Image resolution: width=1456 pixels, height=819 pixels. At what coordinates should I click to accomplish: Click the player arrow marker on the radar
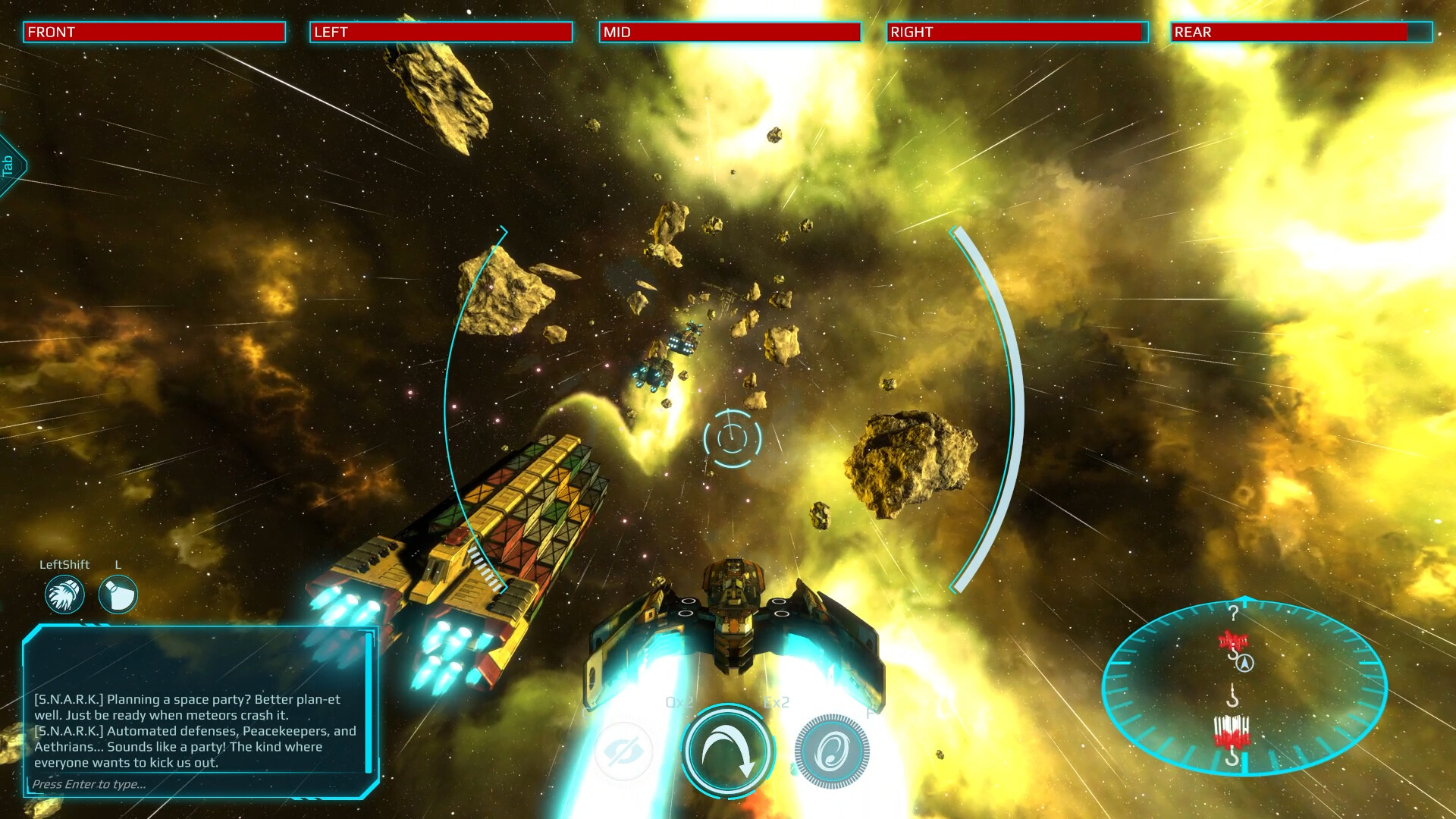click(x=1244, y=664)
